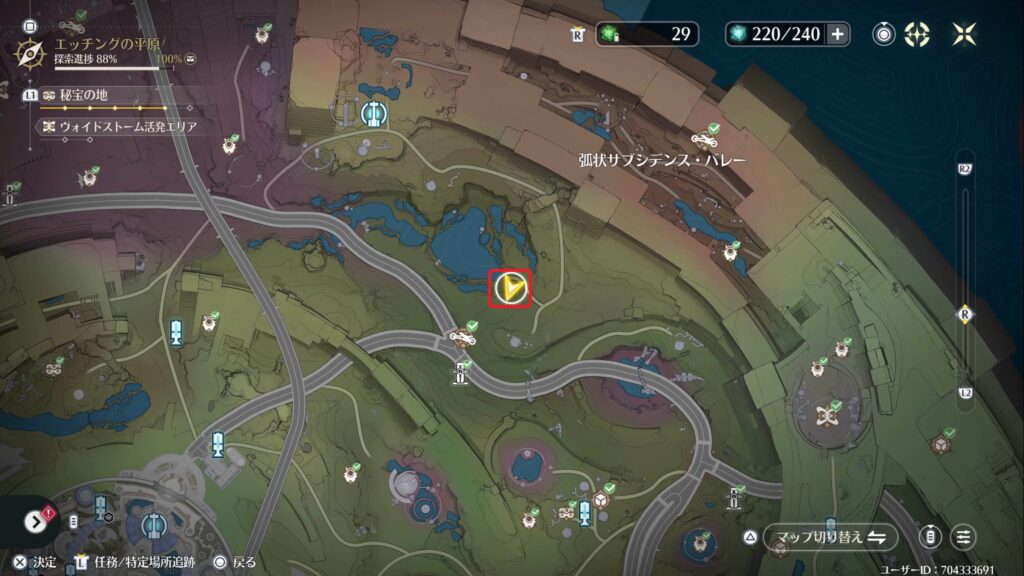The height and width of the screenshot is (576, 1024).
Task: Click the four-point star icon in top bar
Action: point(964,34)
